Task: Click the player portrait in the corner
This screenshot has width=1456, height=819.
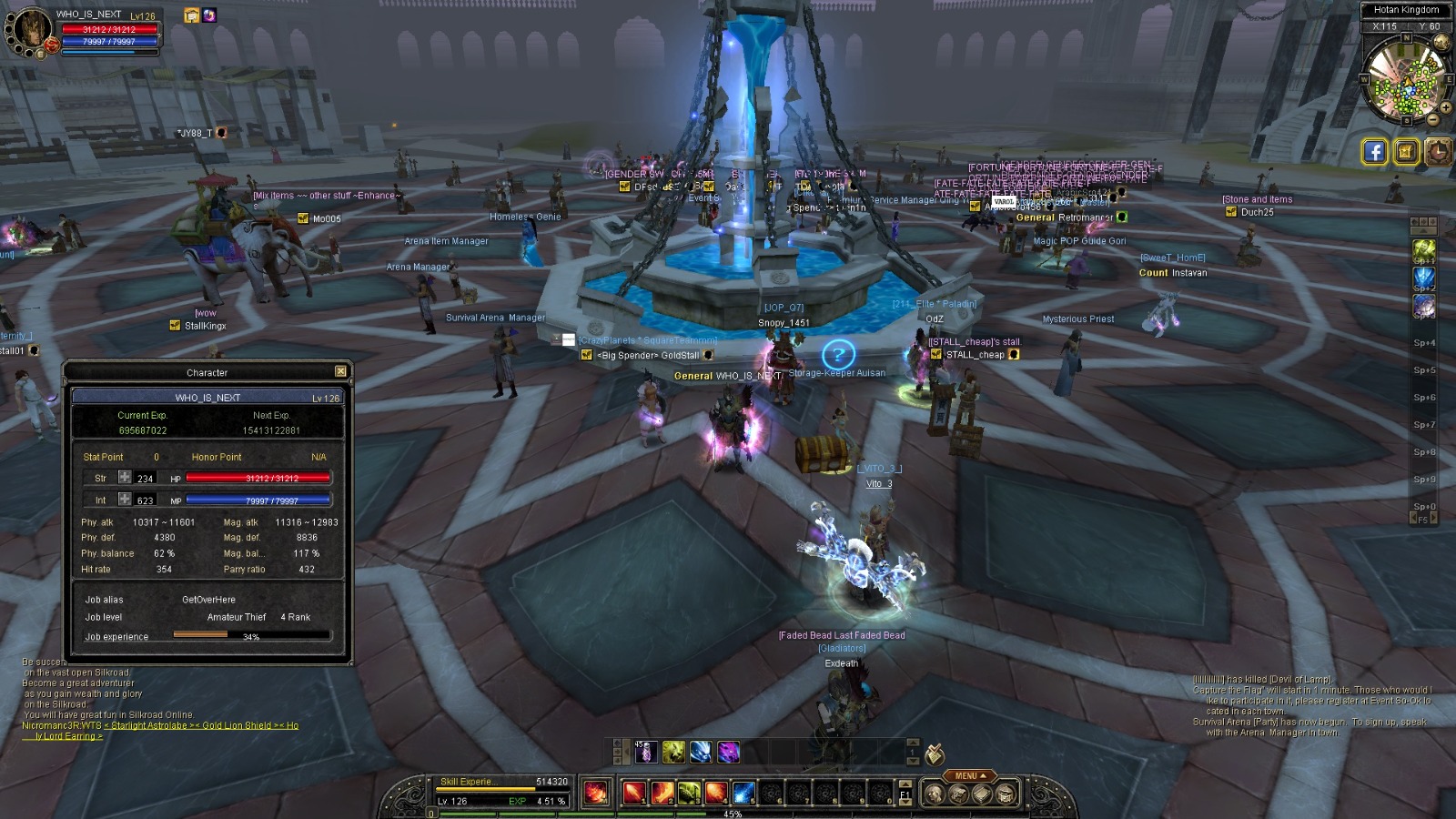Action: tap(30, 30)
